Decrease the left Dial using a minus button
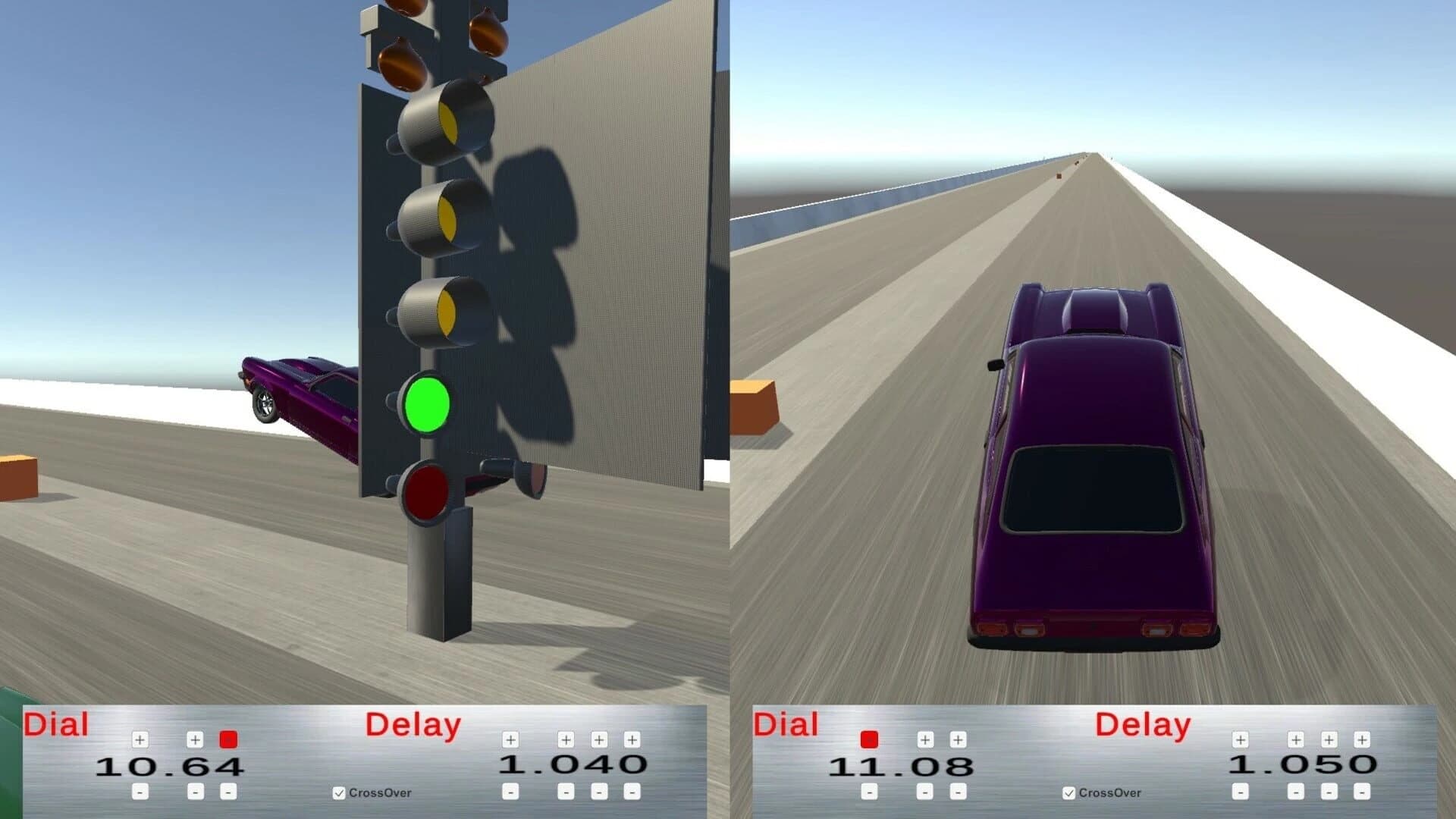 point(140,792)
